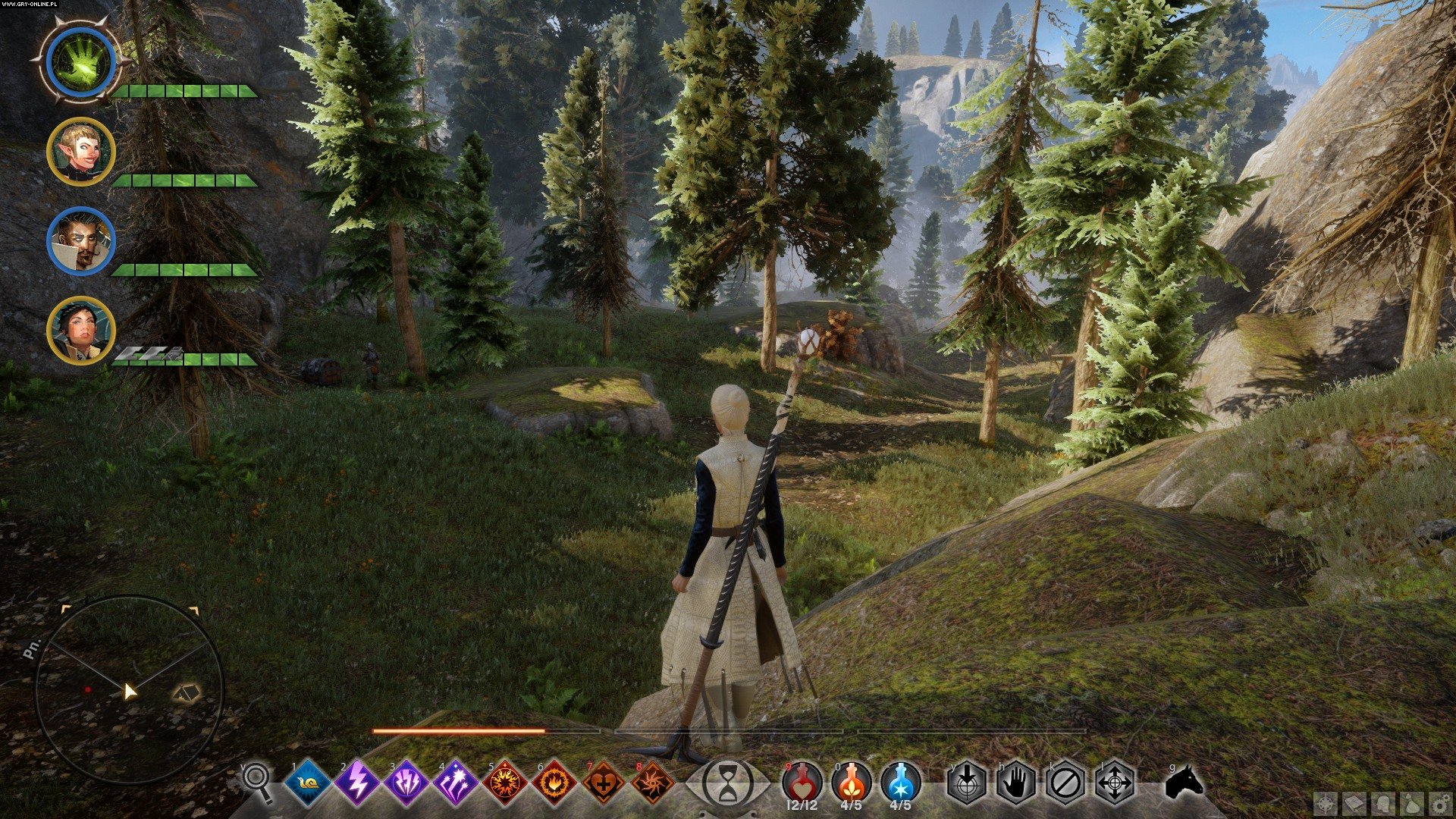Cast the triple lightning bolt spell
1456x819 pixels.
pyautogui.click(x=406, y=782)
